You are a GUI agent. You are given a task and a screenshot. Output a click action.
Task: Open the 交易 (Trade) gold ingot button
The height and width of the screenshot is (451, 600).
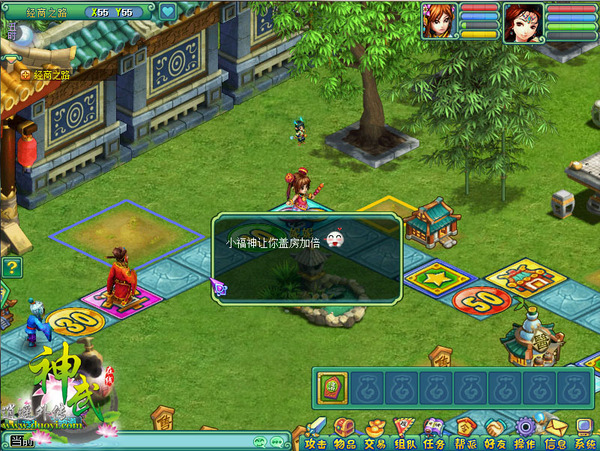click(375, 430)
